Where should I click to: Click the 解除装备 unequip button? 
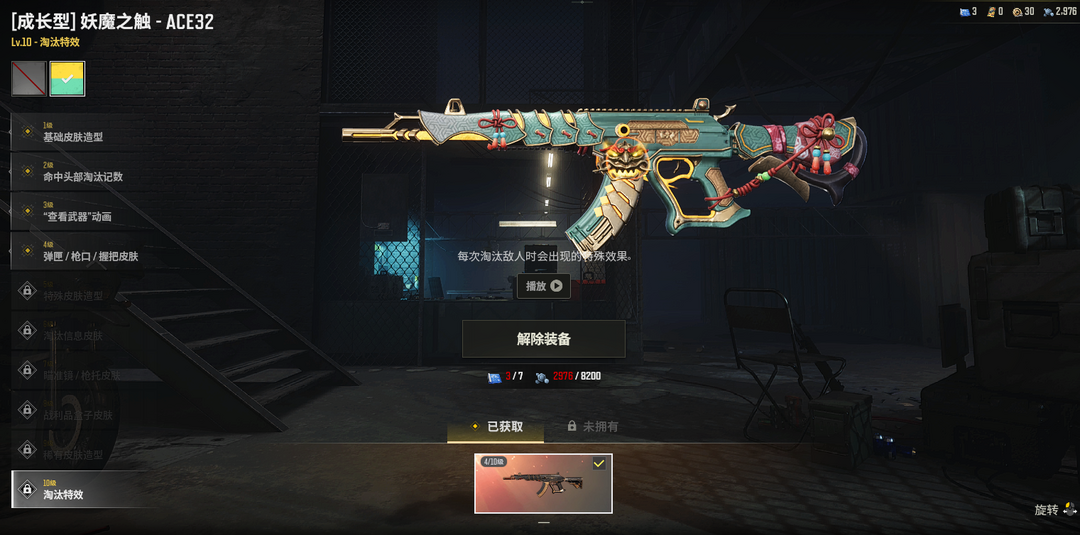coord(543,339)
